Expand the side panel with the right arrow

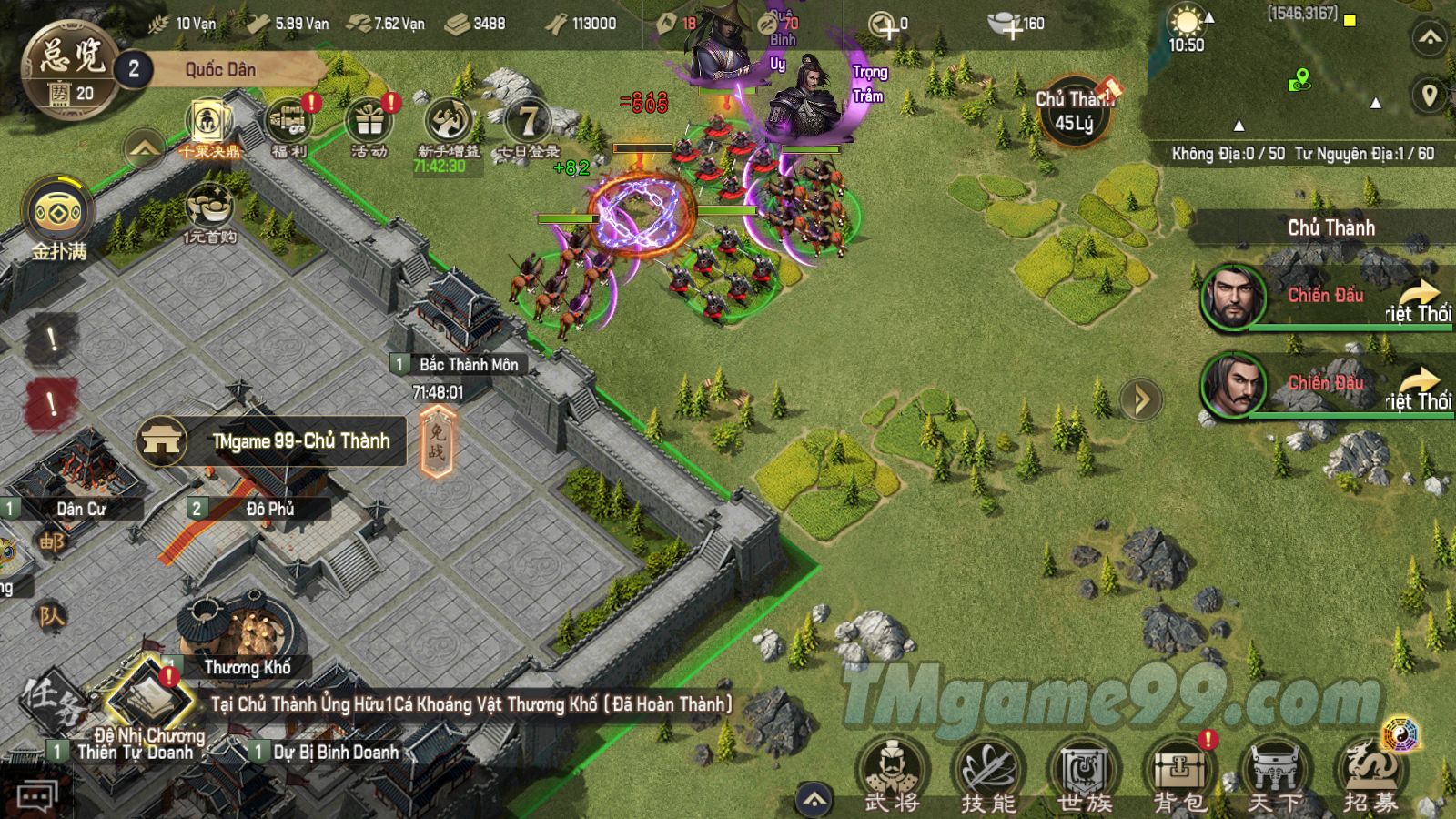point(1141,399)
